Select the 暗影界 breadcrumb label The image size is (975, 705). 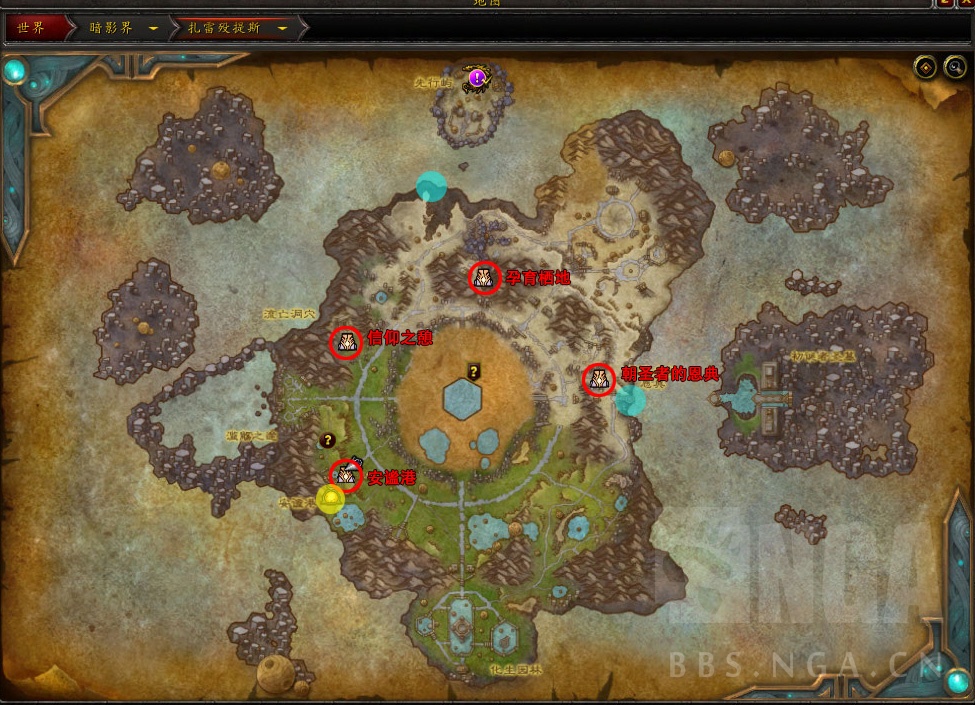110,28
